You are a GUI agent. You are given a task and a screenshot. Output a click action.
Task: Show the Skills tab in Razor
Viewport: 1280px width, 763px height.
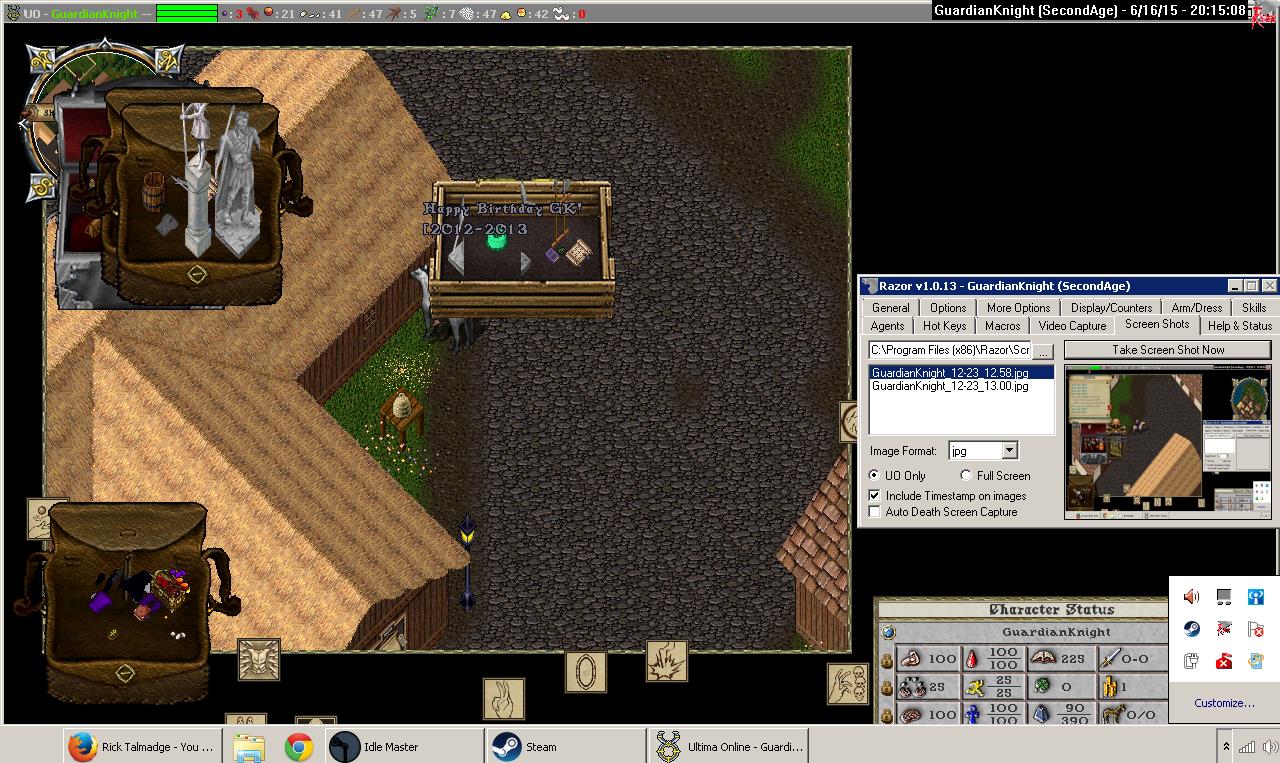[x=1253, y=308]
